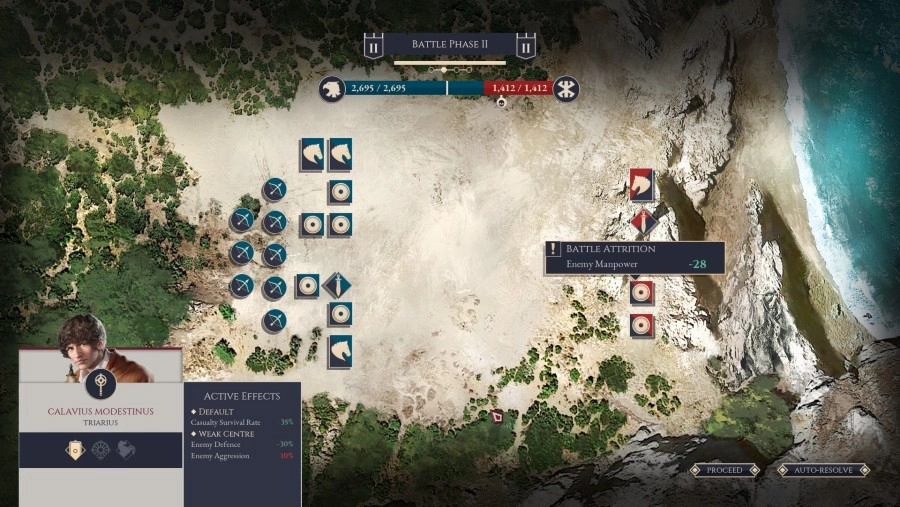Open the Battle Attrition notification
Image resolution: width=900 pixels, height=507 pixels.
(634, 257)
